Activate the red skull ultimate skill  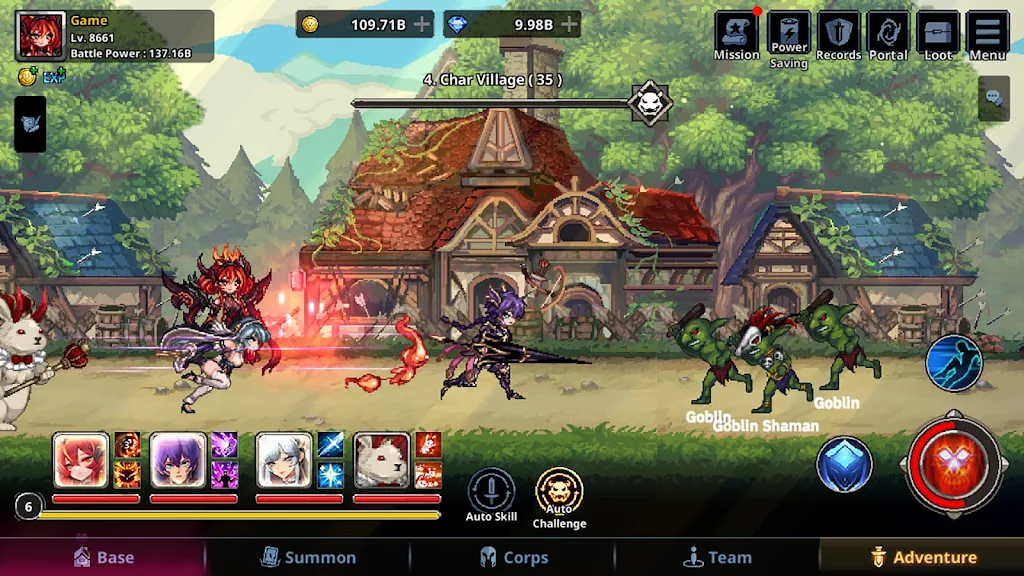[954, 465]
